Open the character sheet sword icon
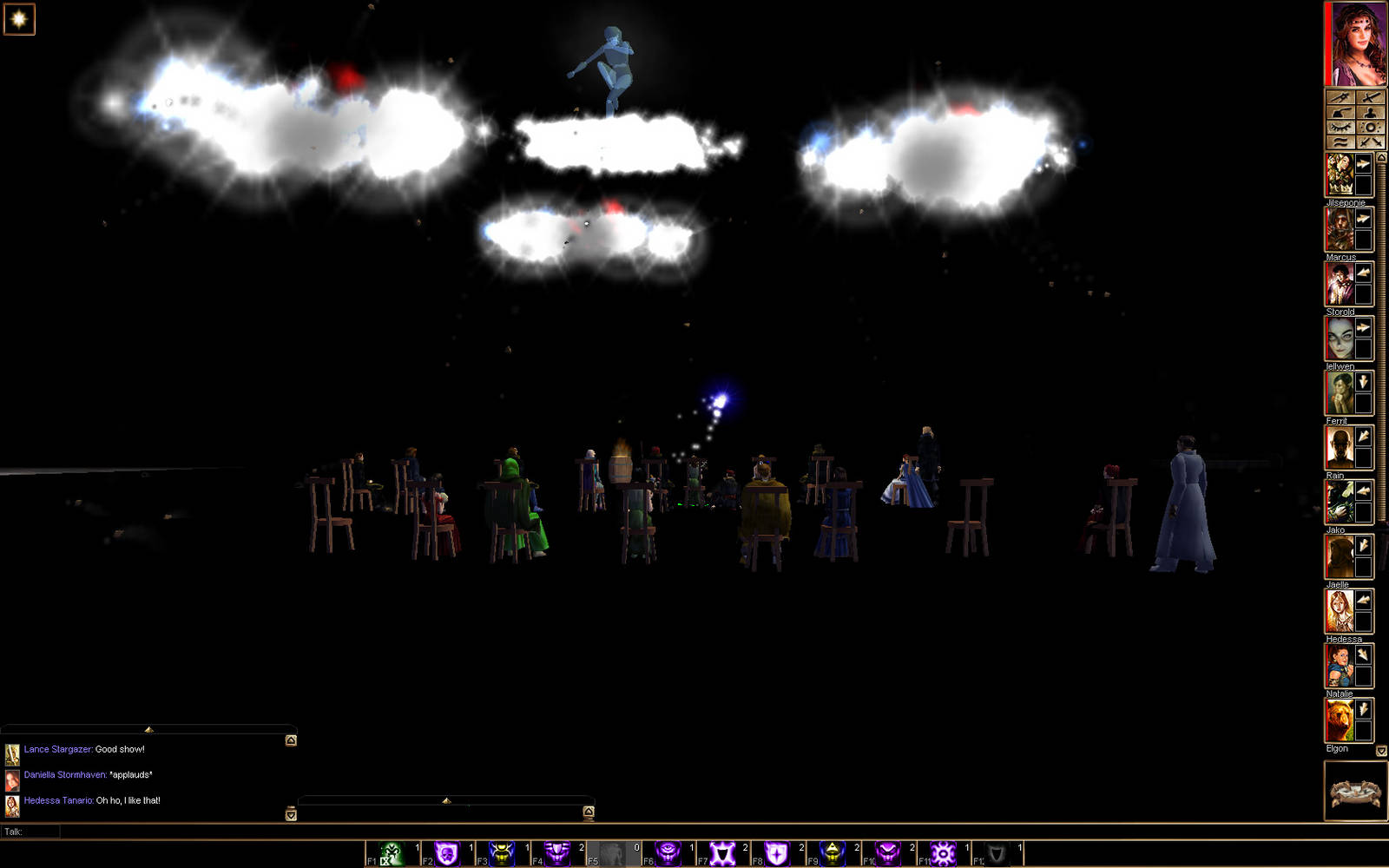The height and width of the screenshot is (868, 1389). pyautogui.click(x=1370, y=98)
